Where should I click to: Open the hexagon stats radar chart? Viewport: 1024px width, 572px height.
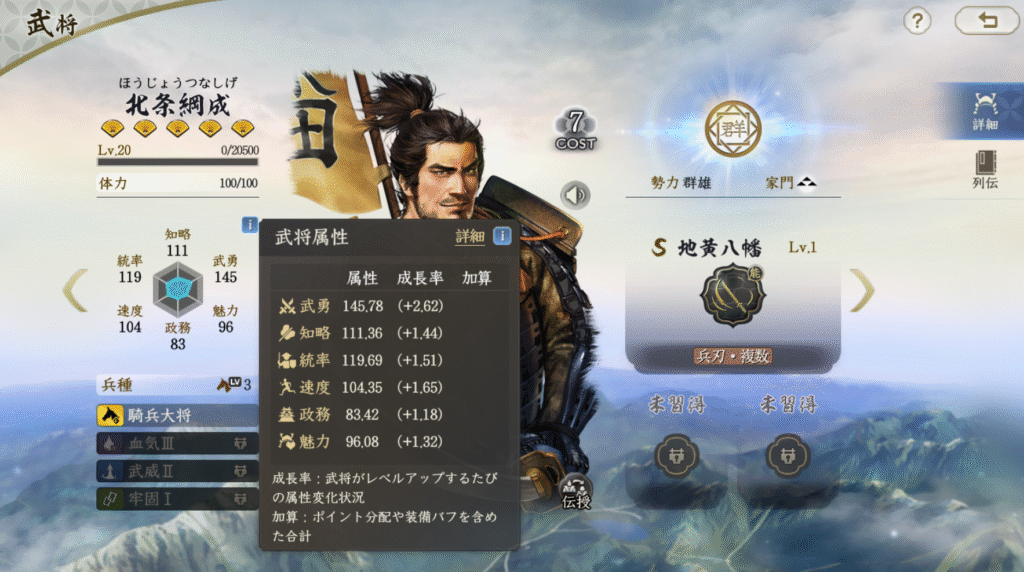[x=177, y=290]
